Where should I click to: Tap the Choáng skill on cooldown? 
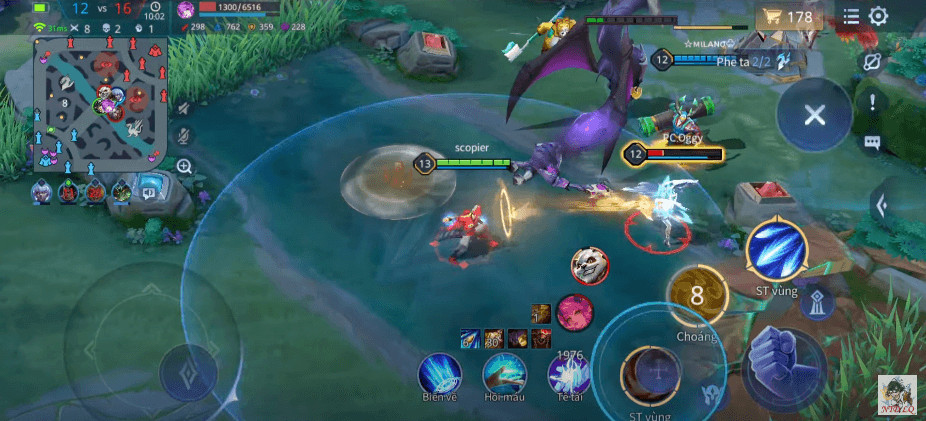point(697,296)
